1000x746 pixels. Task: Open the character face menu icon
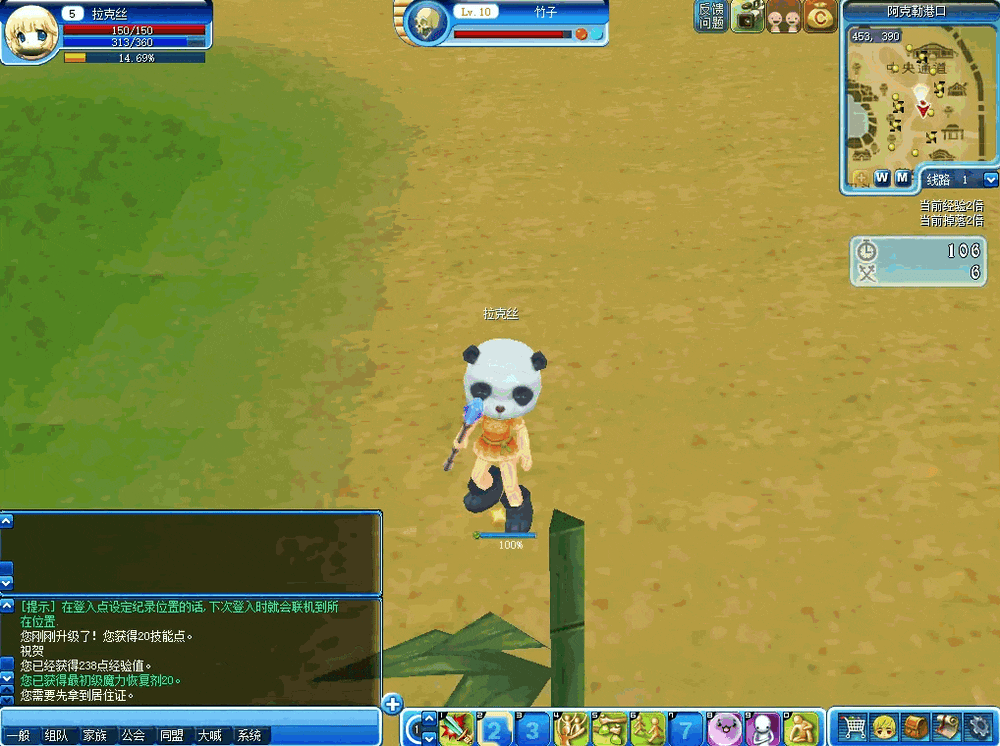click(x=884, y=727)
